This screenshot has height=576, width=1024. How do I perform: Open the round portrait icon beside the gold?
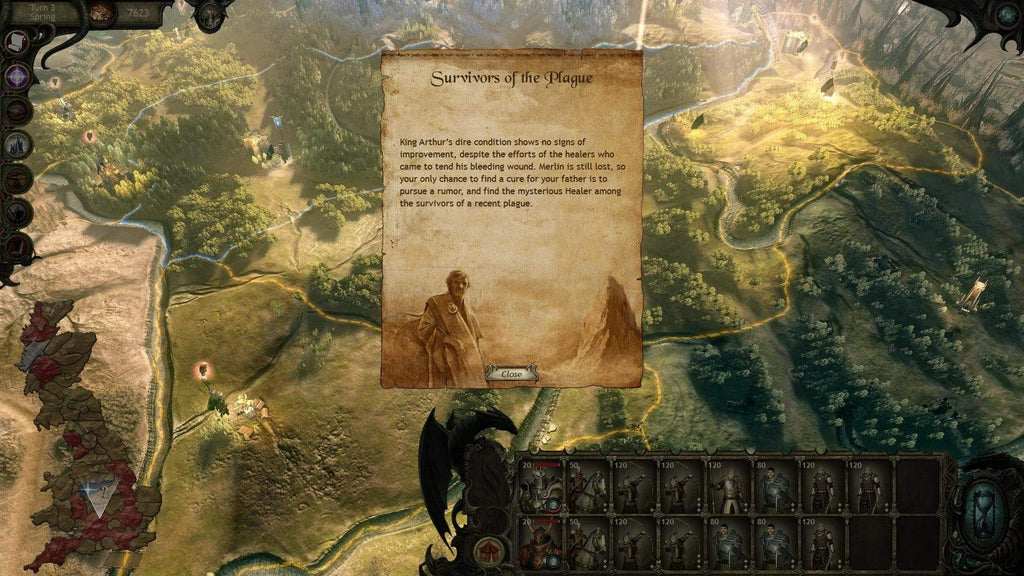[102, 13]
